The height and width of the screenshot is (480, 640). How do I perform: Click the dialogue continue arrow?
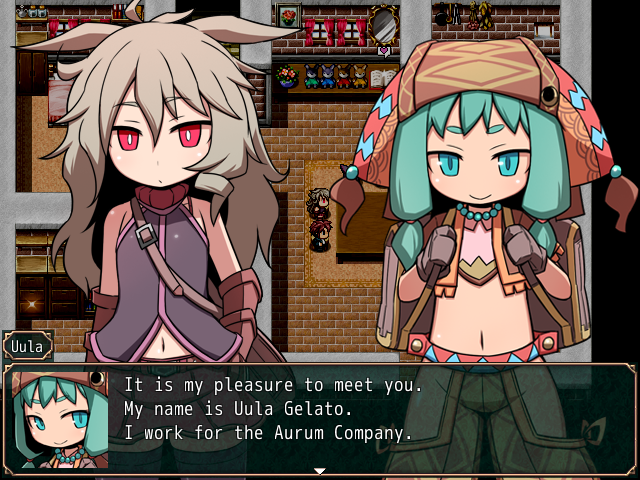(x=320, y=470)
